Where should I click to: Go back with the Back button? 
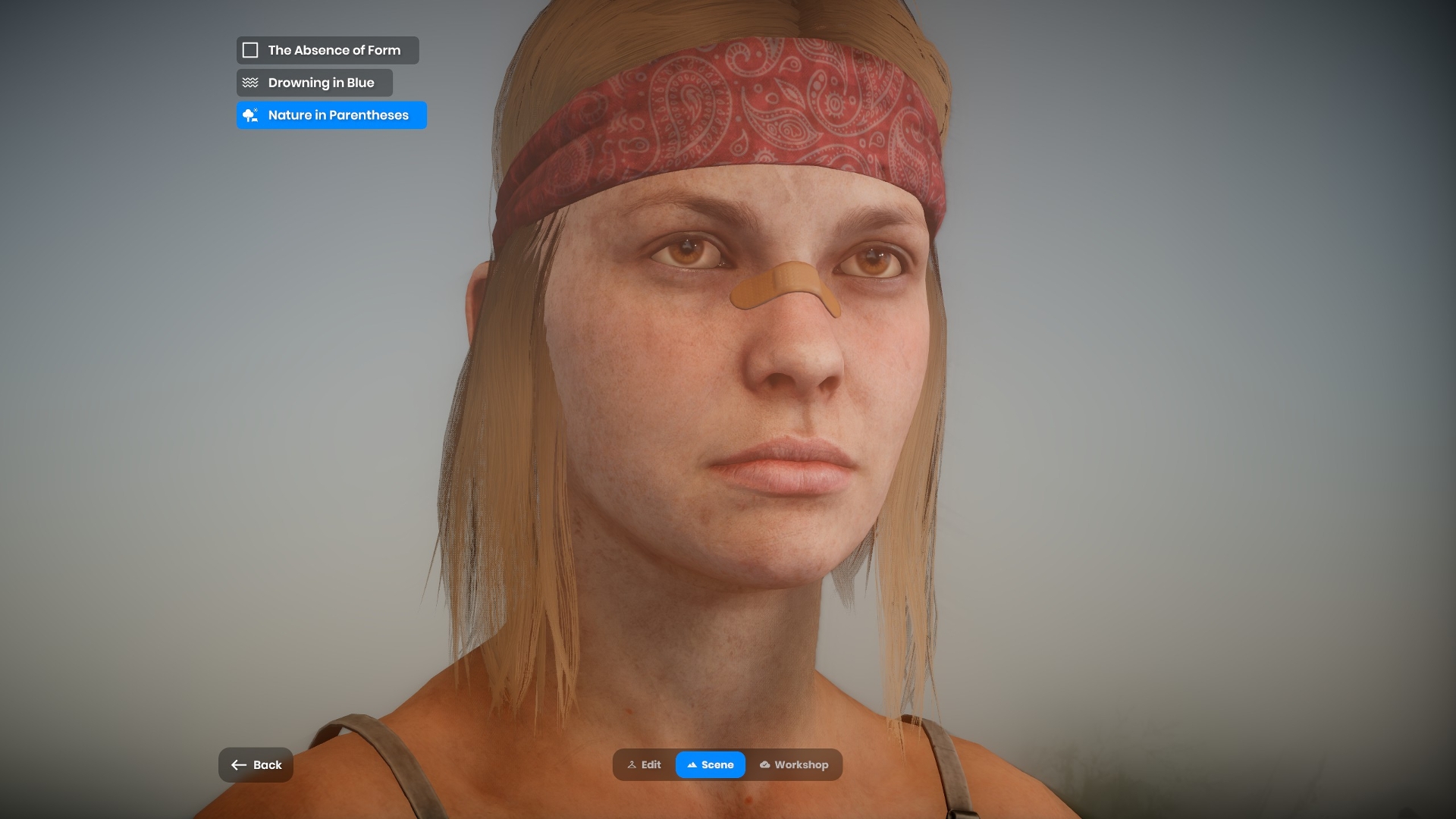(256, 765)
